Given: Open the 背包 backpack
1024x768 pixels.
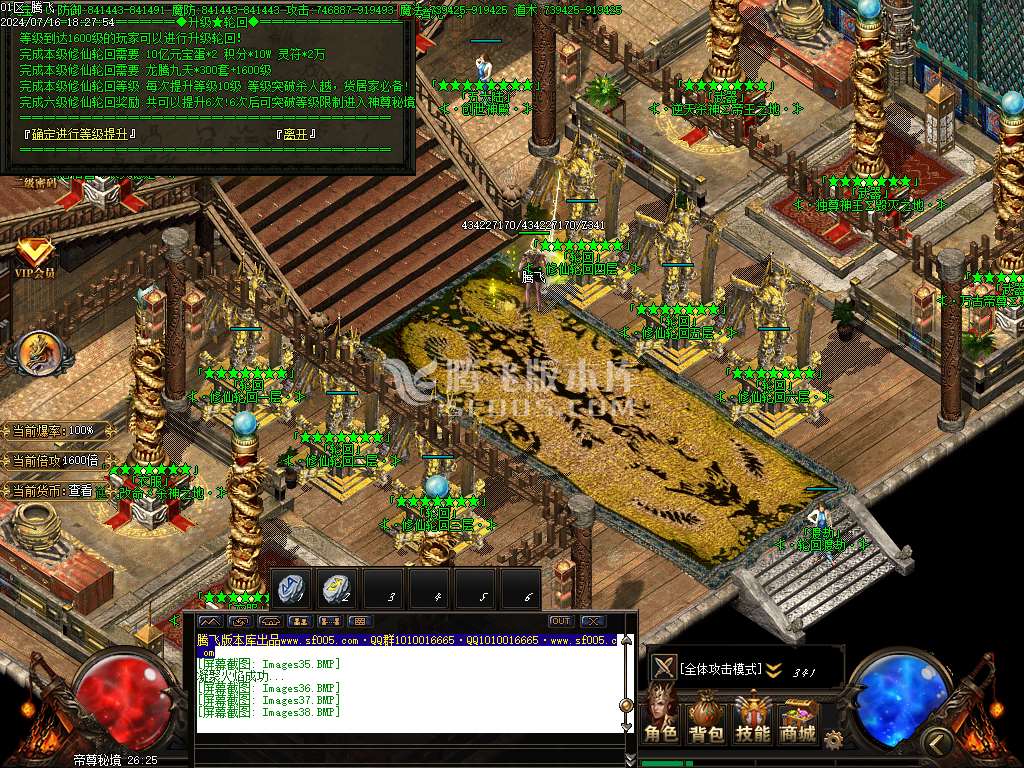Looking at the screenshot, I should [706, 718].
